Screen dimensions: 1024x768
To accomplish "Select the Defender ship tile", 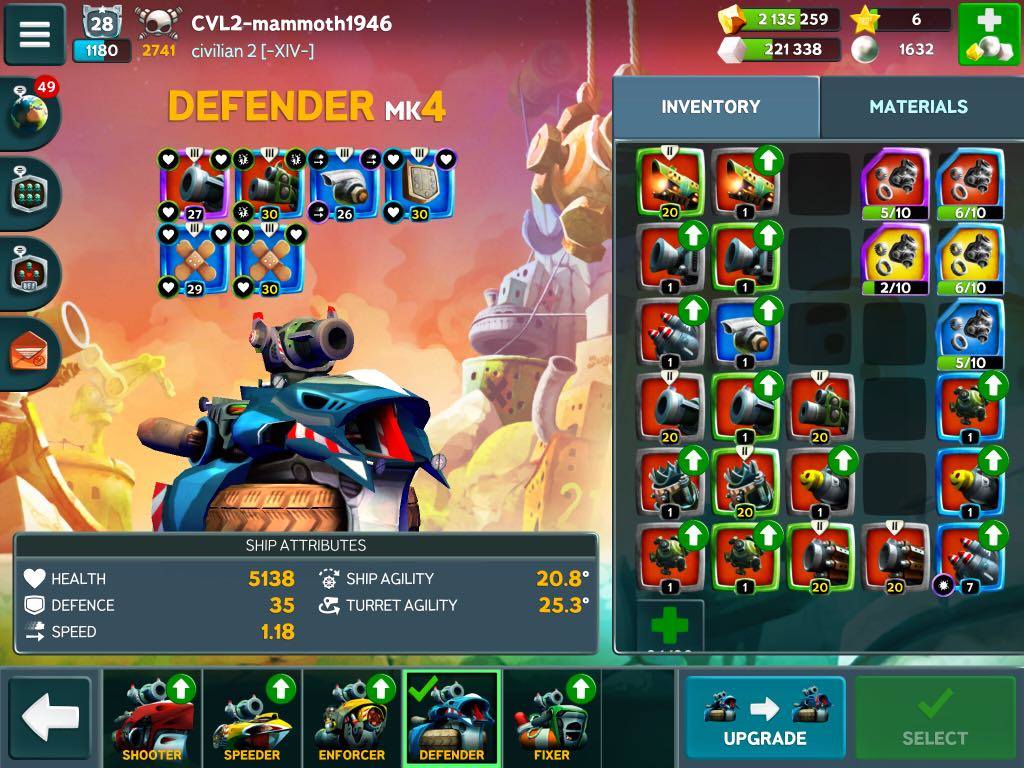I will [452, 718].
